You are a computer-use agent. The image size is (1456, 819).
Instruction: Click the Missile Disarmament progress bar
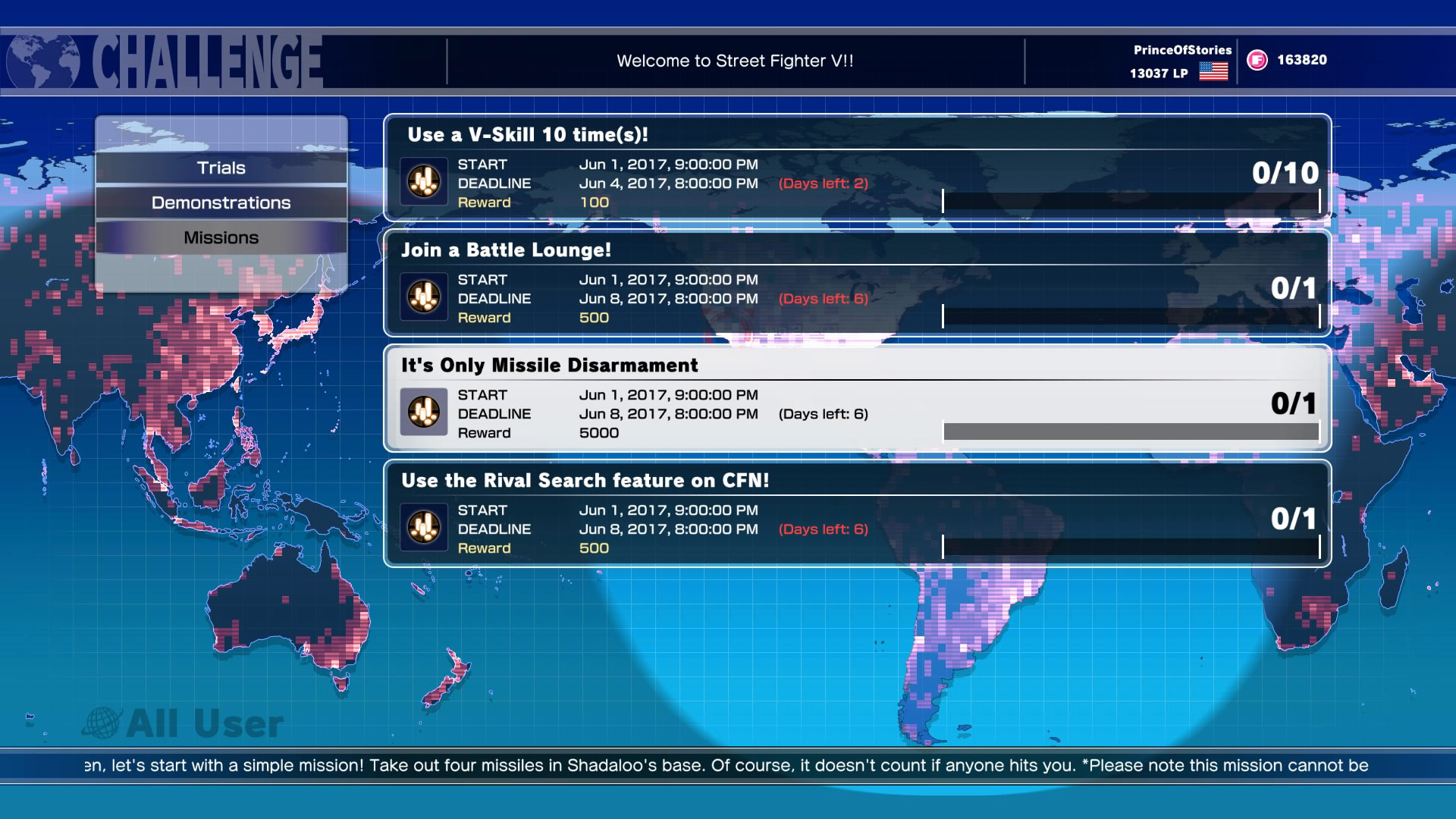click(x=1130, y=430)
